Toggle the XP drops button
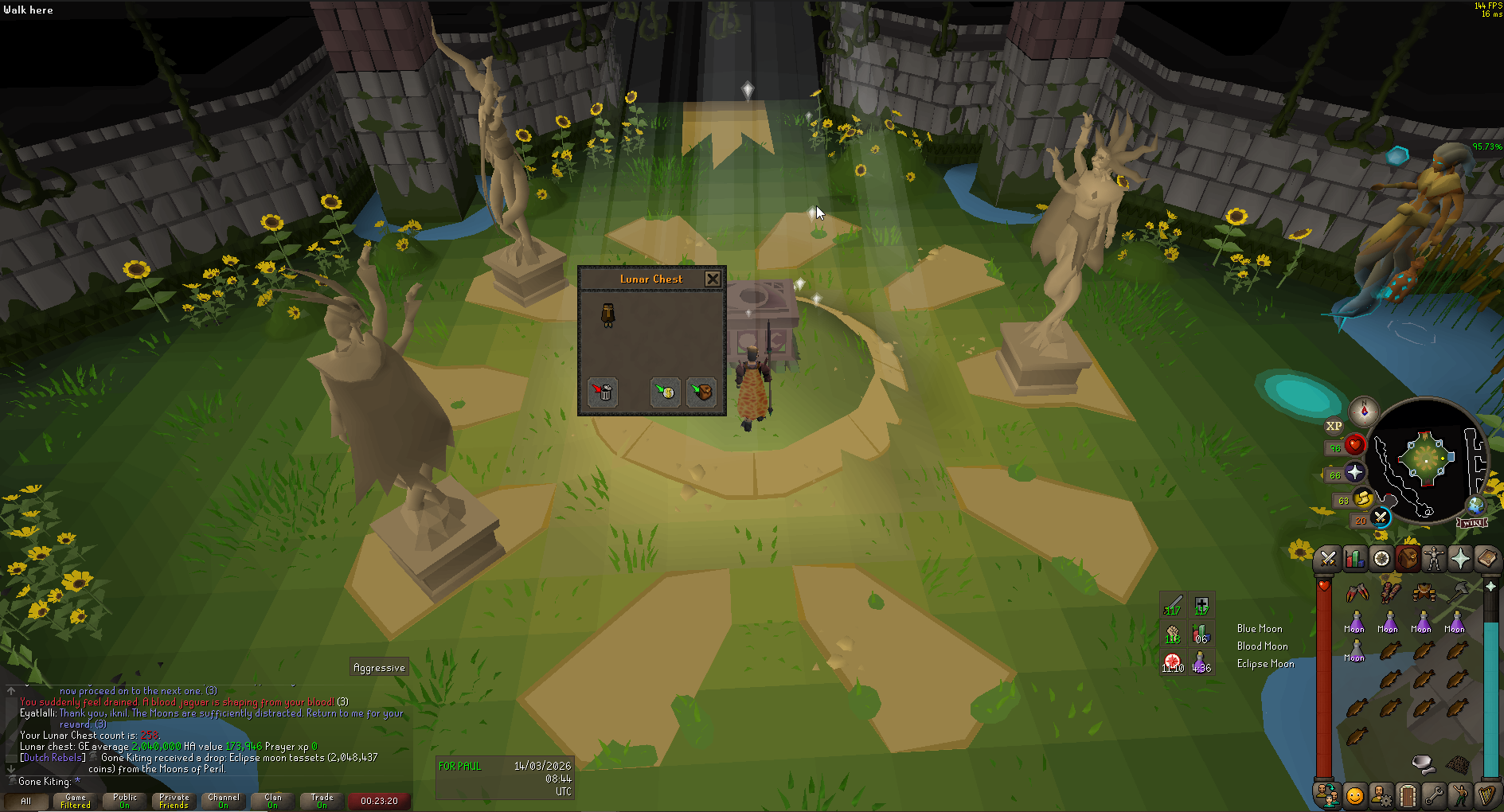The image size is (1504, 812). coord(1334,426)
